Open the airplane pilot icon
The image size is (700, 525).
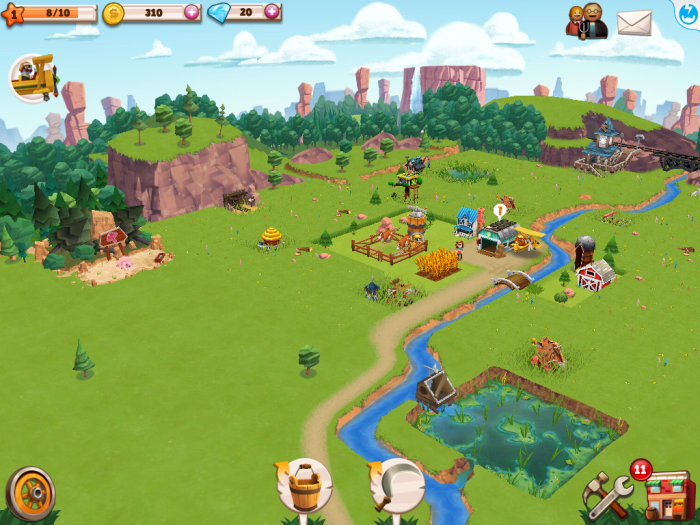[x=33, y=78]
